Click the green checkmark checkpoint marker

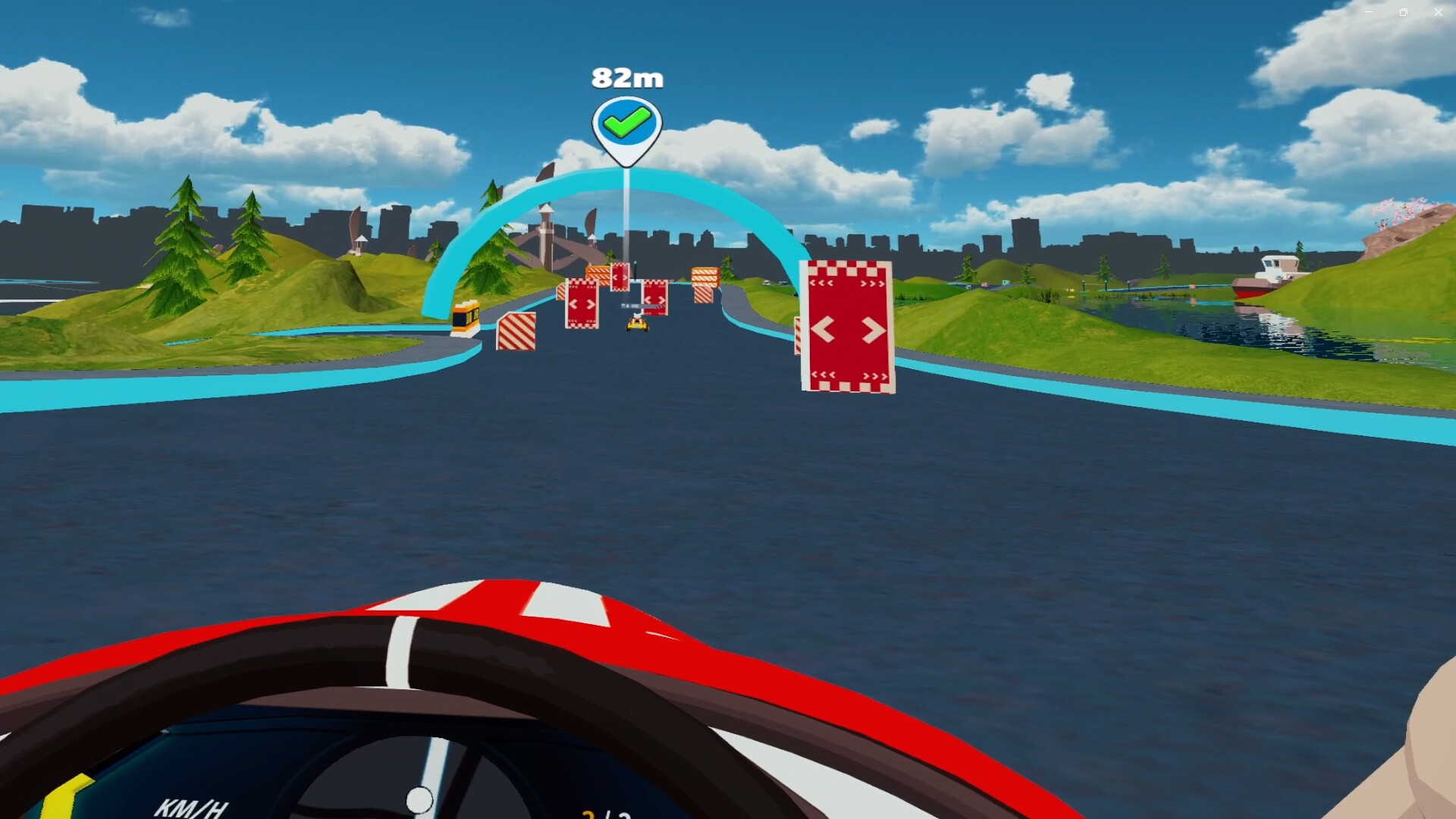click(626, 124)
